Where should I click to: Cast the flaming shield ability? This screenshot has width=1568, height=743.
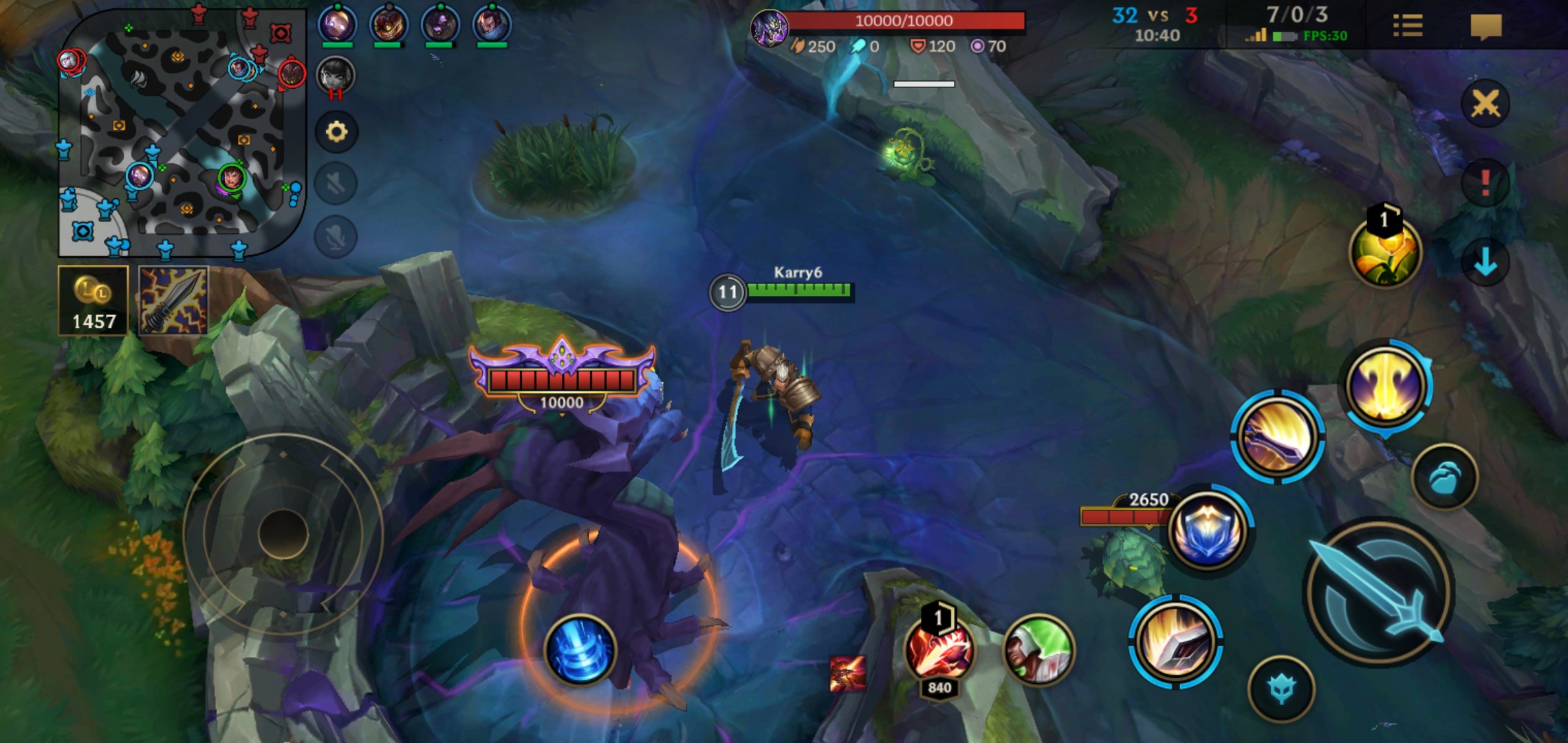click(1175, 641)
